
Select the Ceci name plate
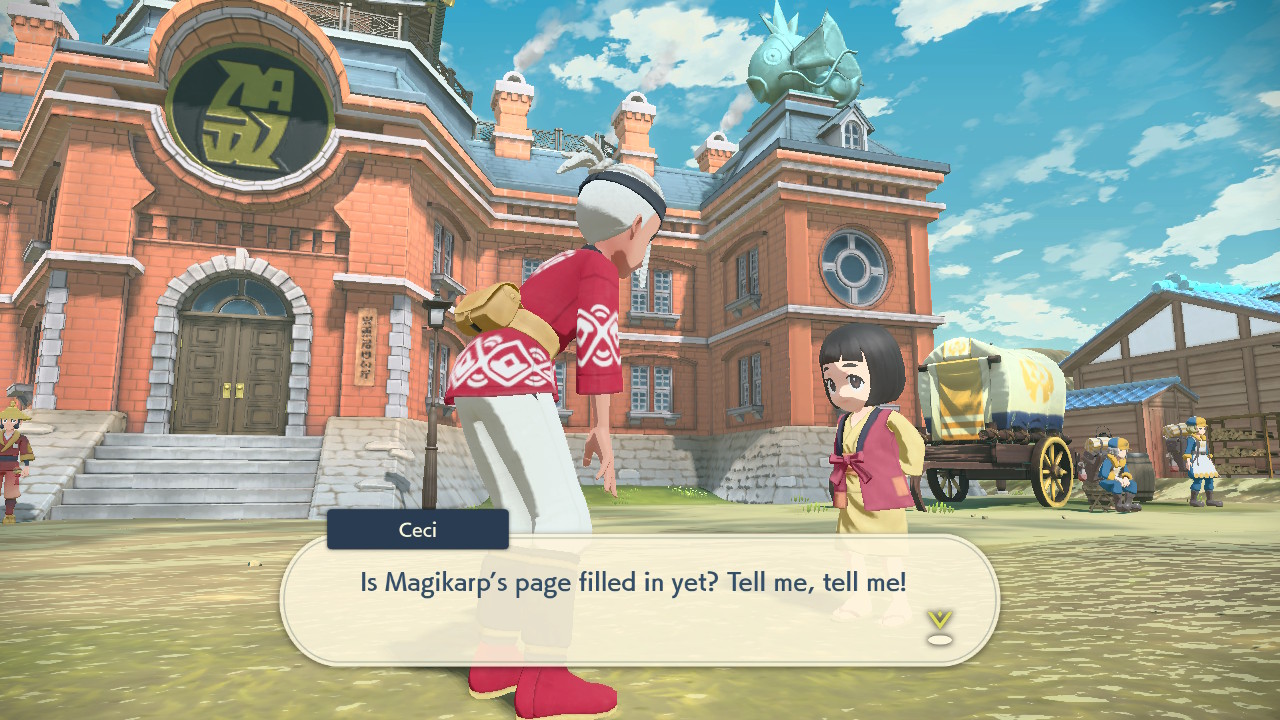[x=417, y=530]
